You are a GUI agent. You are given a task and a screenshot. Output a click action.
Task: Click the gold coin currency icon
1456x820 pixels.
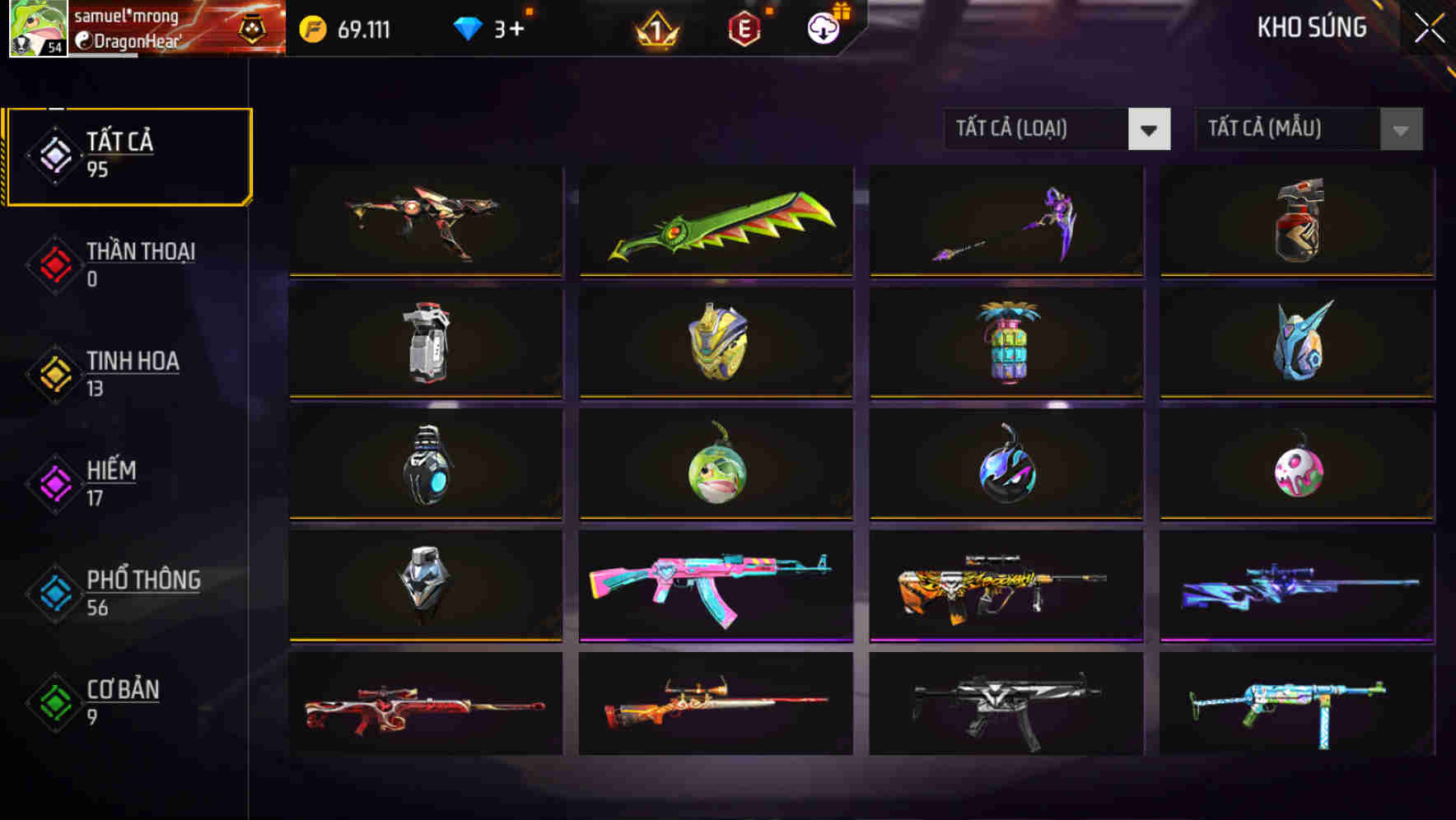click(x=310, y=27)
